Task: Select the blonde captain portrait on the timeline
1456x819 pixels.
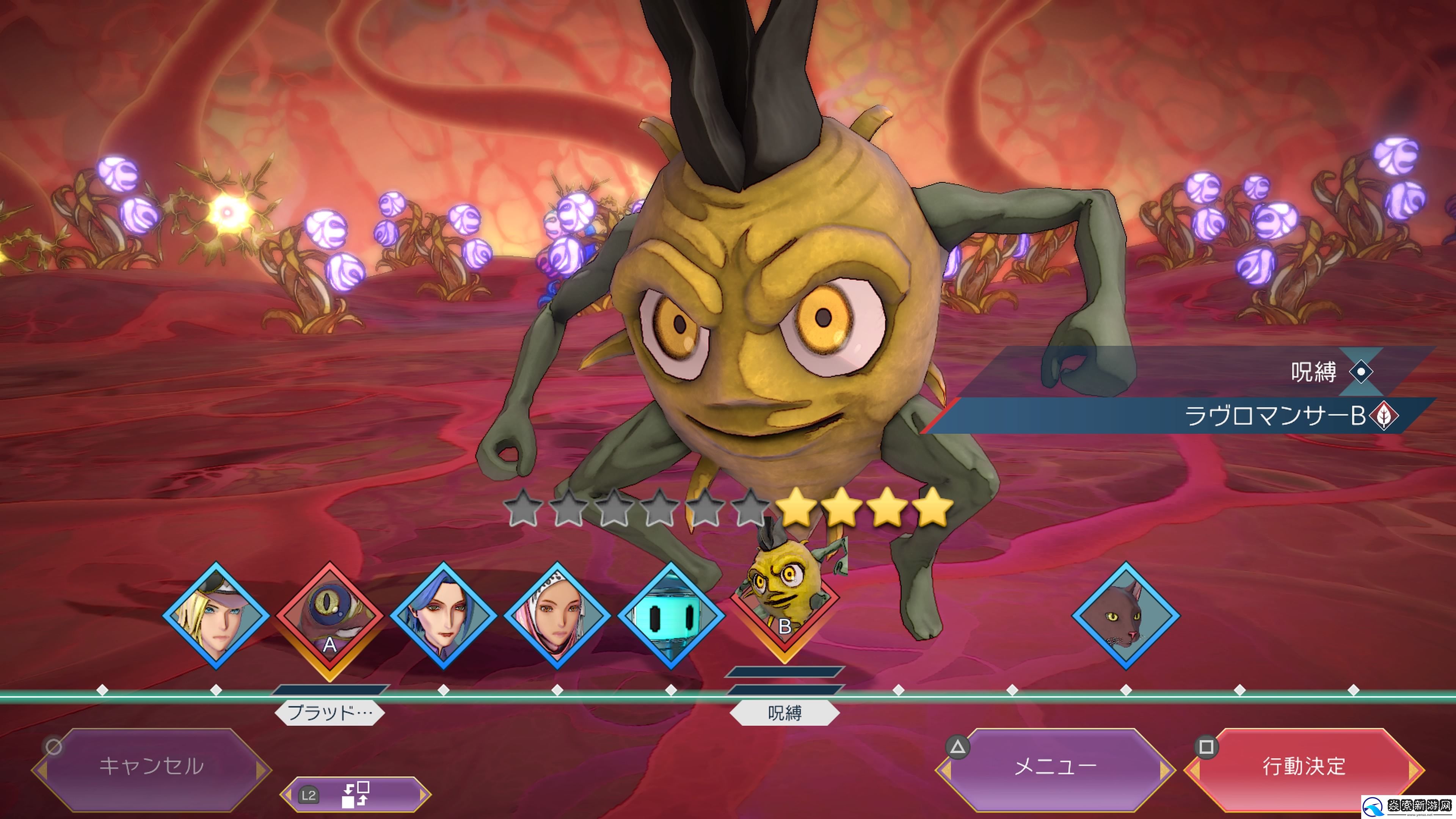Action: click(216, 615)
